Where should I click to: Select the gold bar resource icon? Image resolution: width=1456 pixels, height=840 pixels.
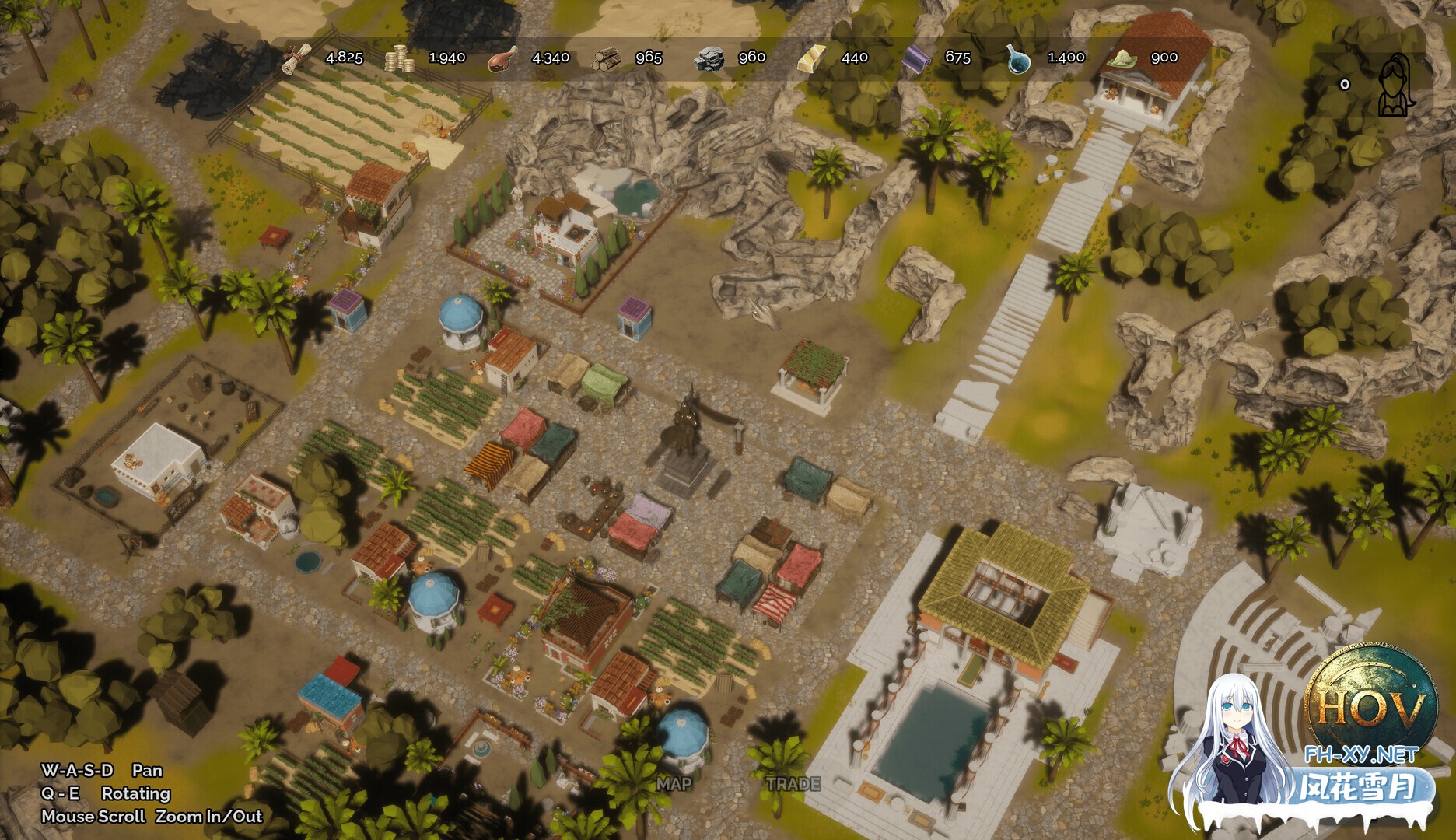812,58
